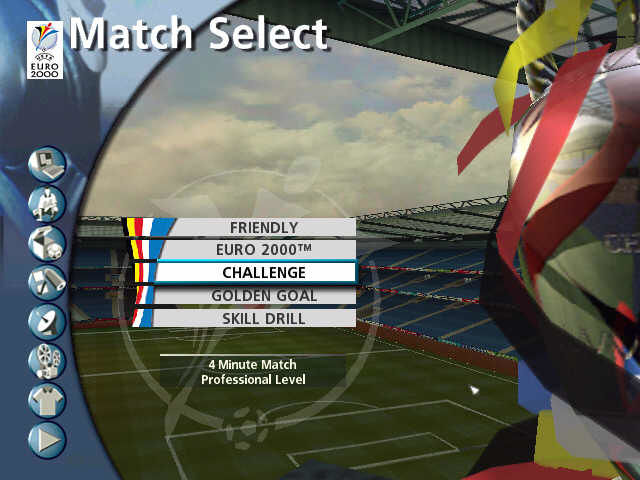Click the play arrow button
The height and width of the screenshot is (480, 640).
pyautogui.click(x=47, y=439)
